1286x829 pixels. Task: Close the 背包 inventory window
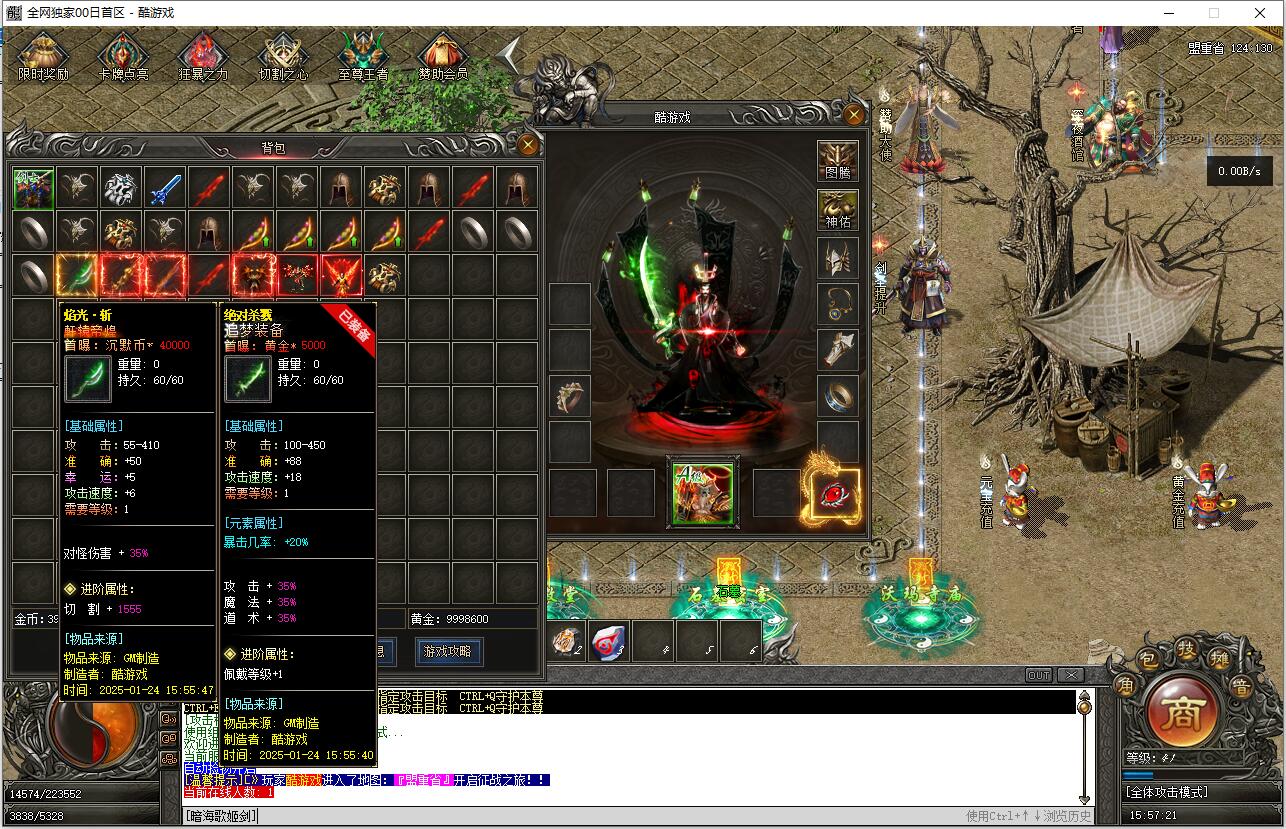528,146
